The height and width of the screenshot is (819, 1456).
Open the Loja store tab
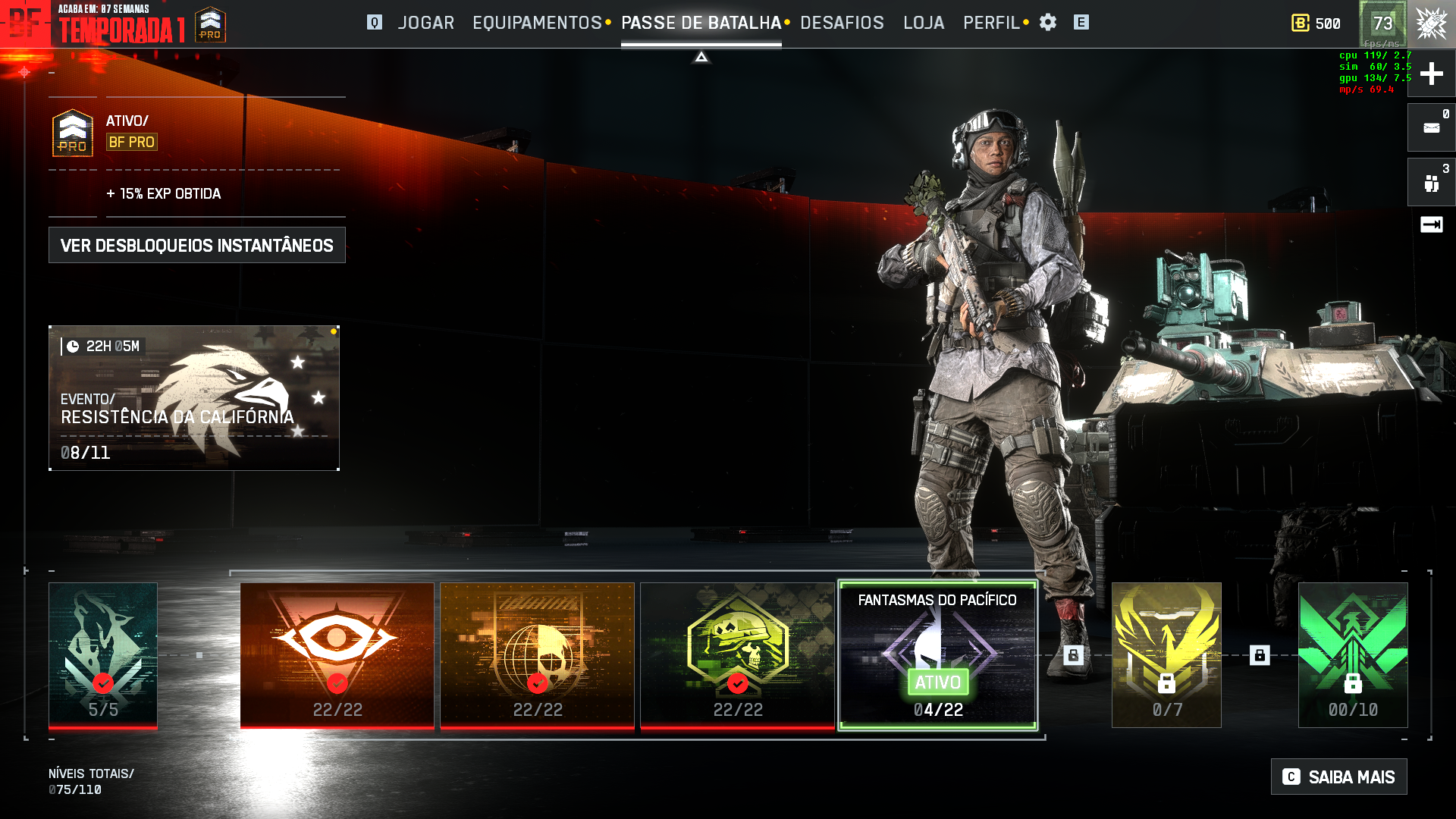(x=924, y=23)
